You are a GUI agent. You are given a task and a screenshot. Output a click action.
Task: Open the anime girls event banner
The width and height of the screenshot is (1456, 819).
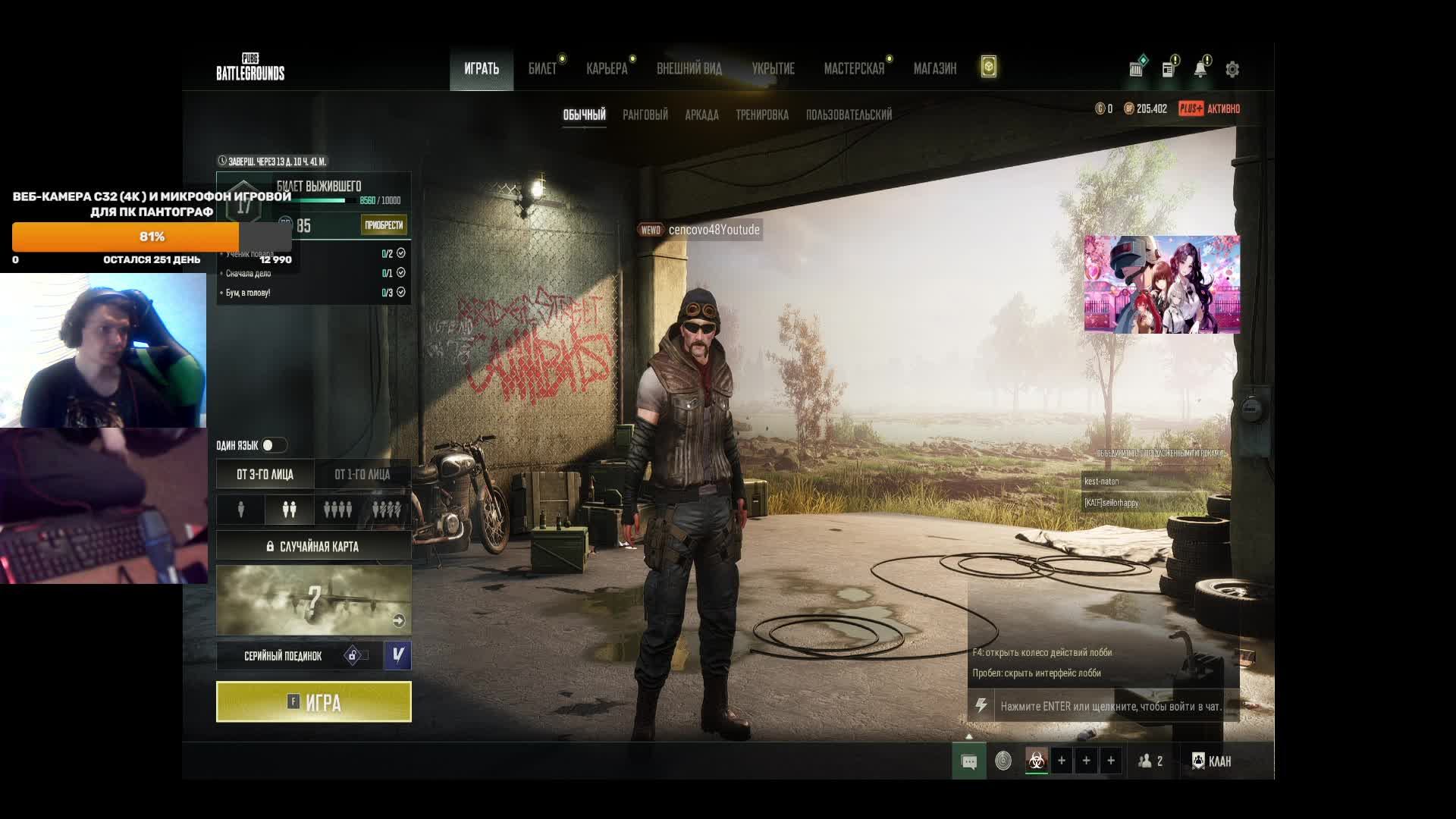pyautogui.click(x=1162, y=284)
